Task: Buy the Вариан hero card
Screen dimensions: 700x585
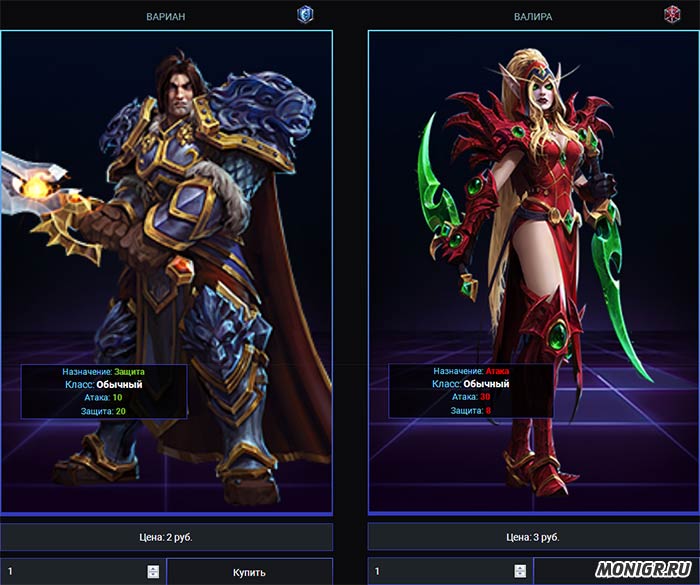Action: pyautogui.click(x=249, y=572)
